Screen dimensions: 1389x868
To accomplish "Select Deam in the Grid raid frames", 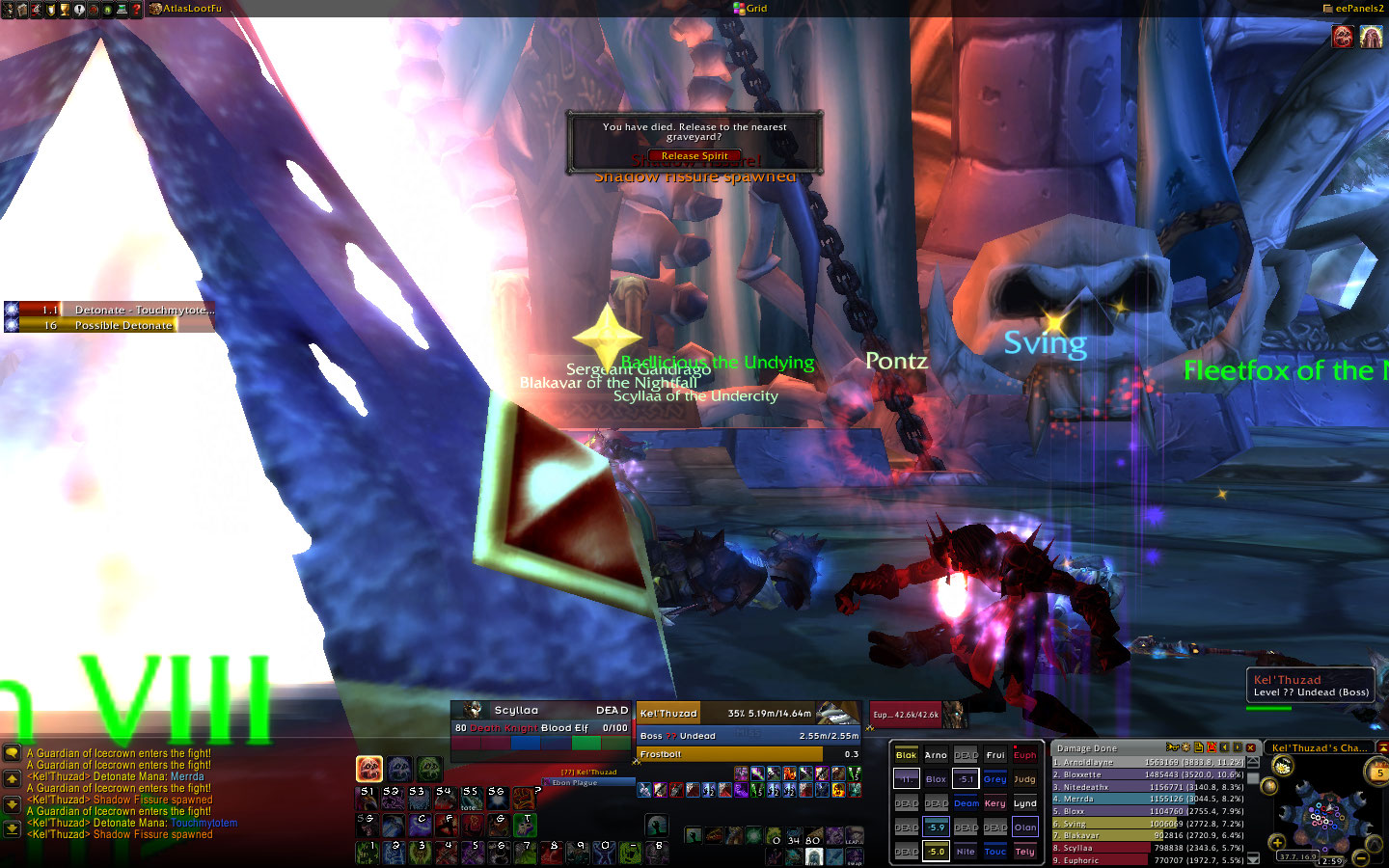I will tap(966, 803).
